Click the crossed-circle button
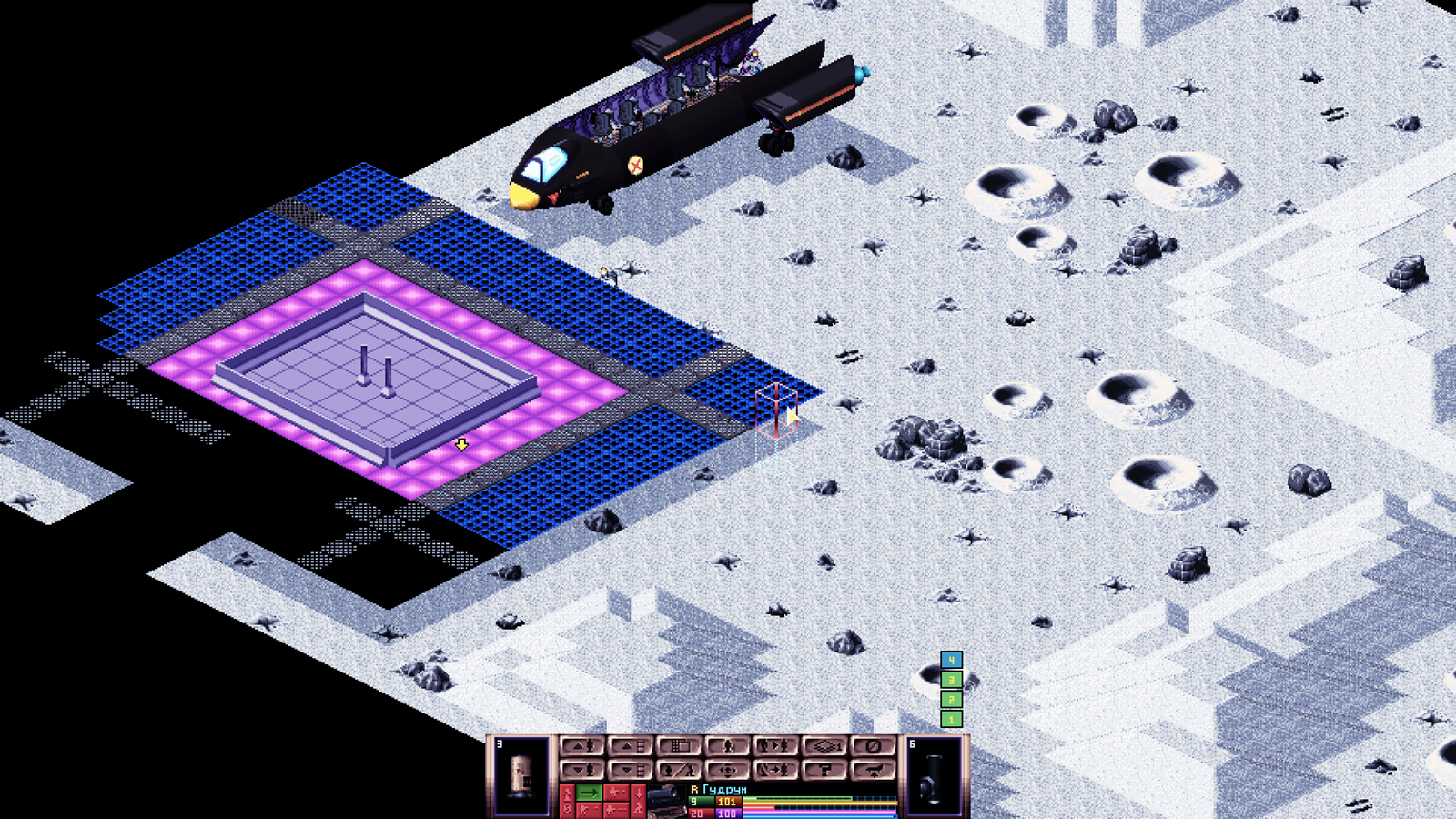 point(872,746)
